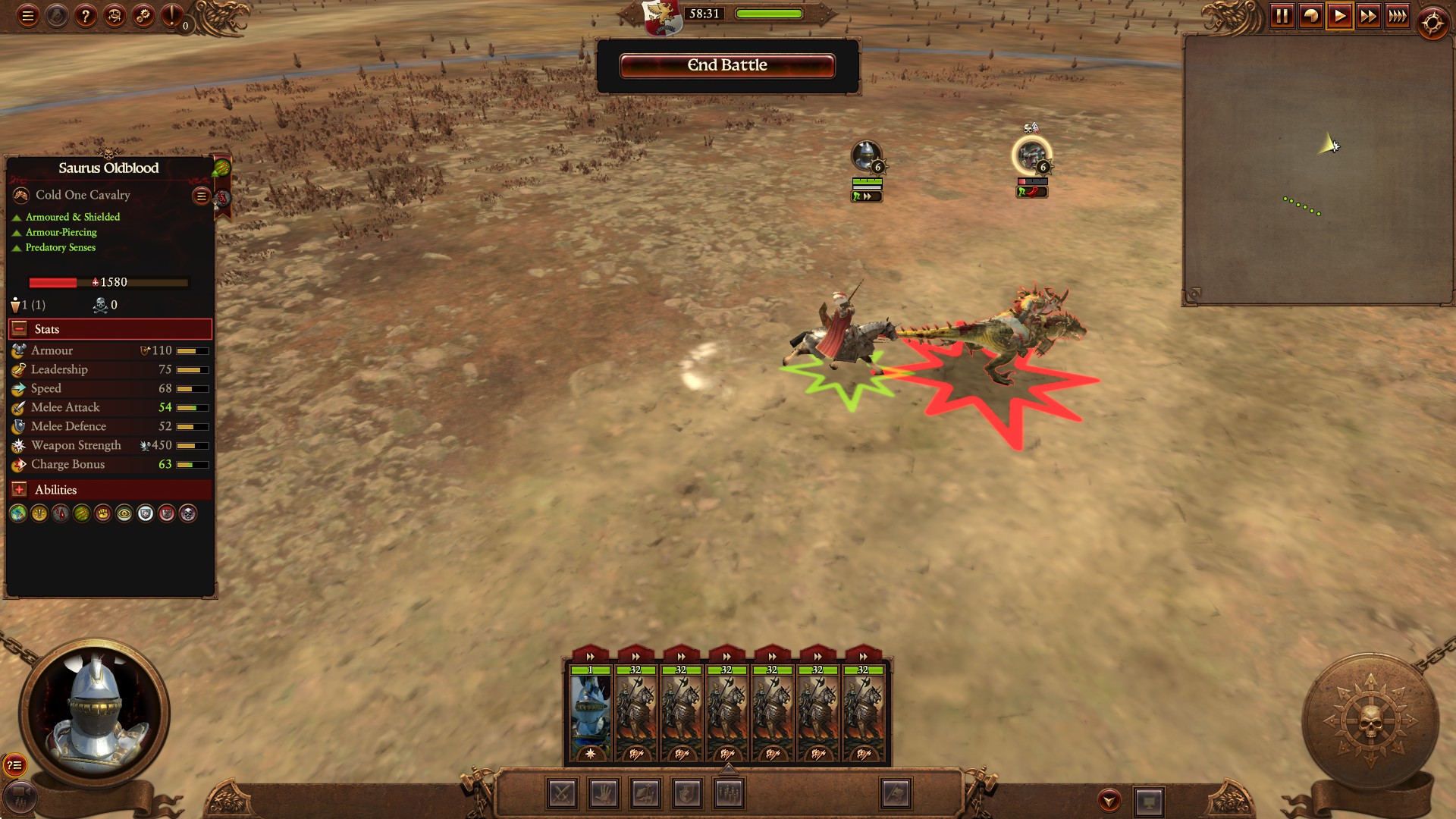The height and width of the screenshot is (819, 1456).
Task: Open the Cold One Cavalry details menu
Action: pos(200,196)
